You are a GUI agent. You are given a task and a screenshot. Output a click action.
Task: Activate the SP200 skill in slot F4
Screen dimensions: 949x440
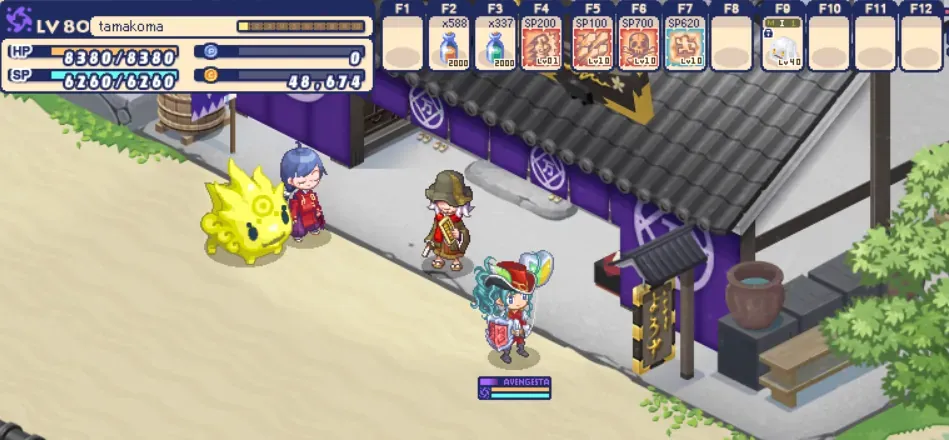pyautogui.click(x=541, y=47)
